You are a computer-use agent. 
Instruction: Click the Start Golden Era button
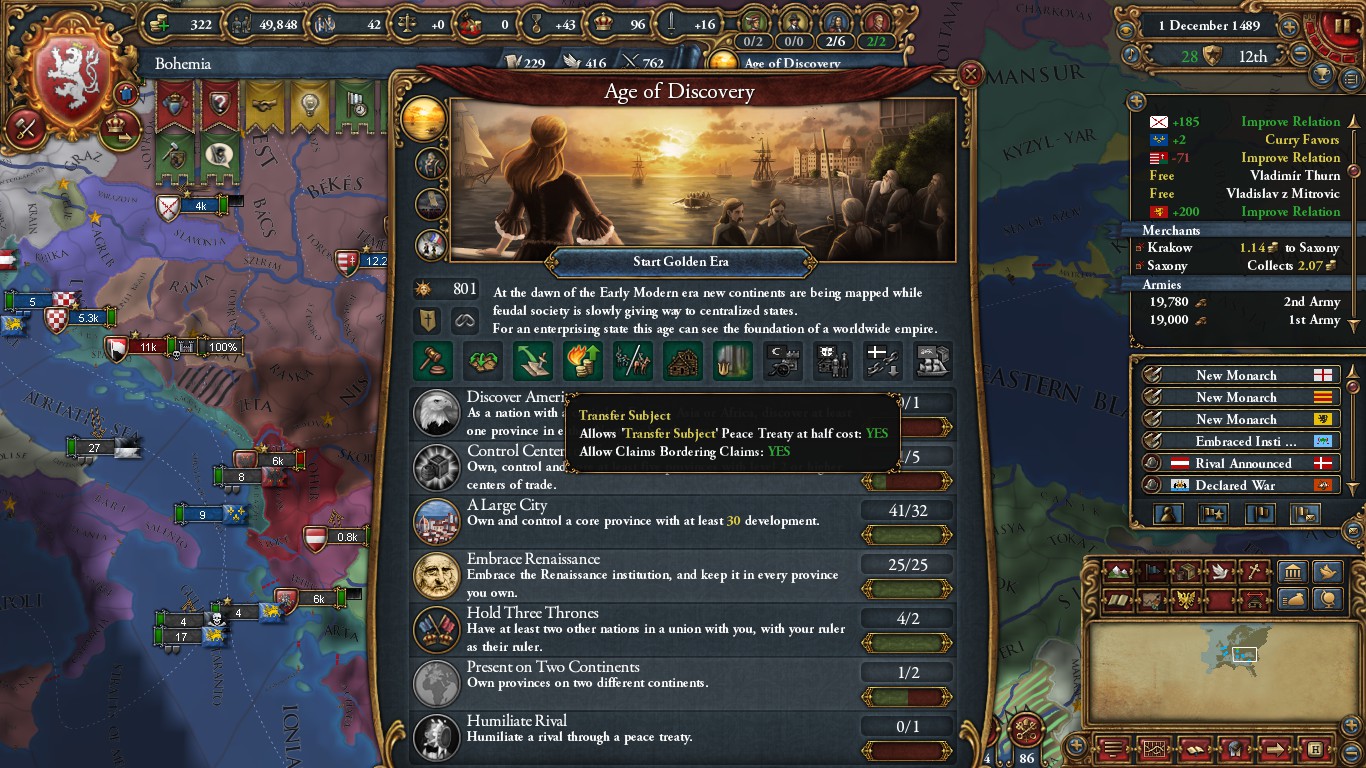pyautogui.click(x=680, y=262)
